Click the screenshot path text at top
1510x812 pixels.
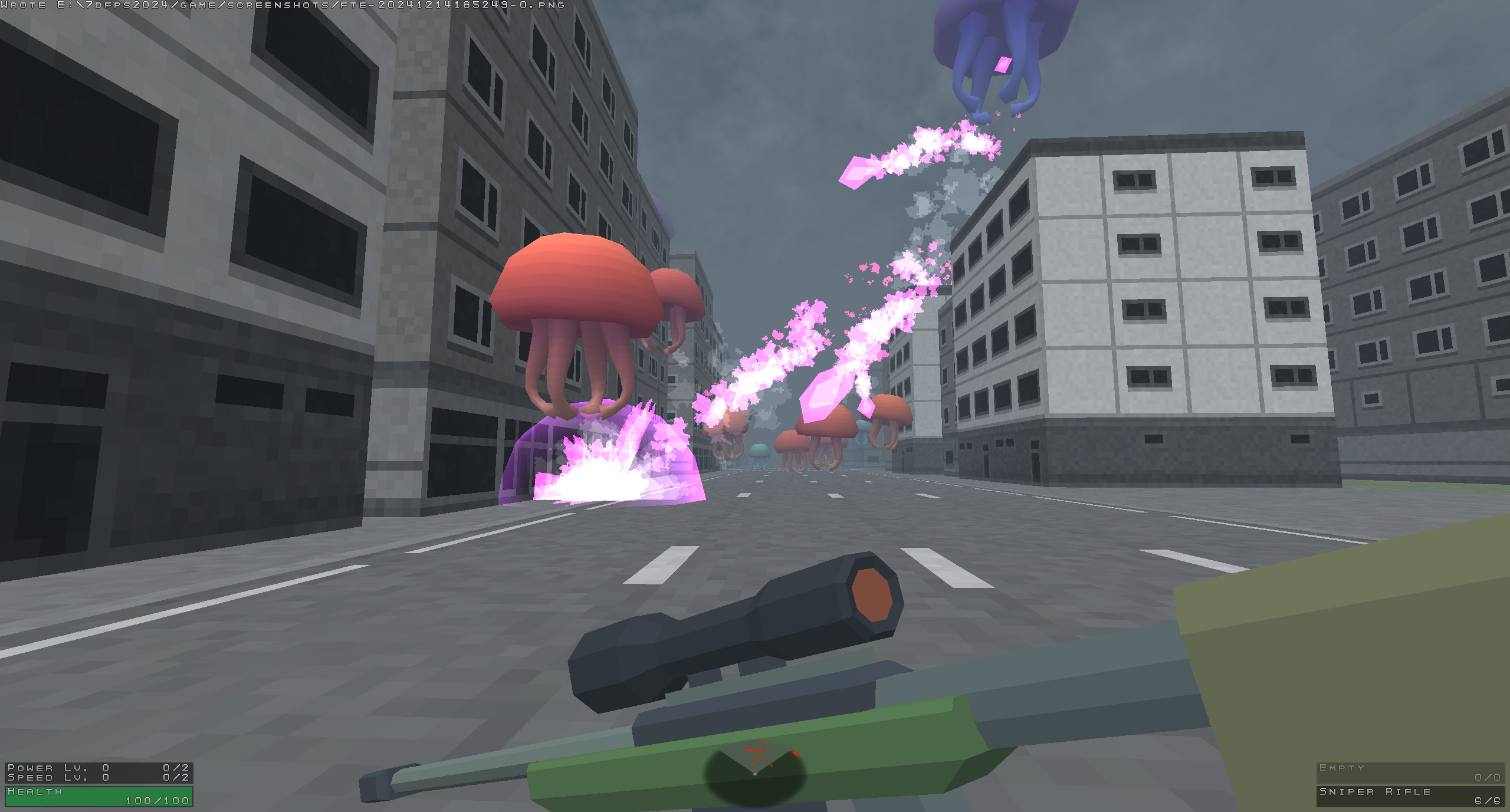tap(283, 5)
